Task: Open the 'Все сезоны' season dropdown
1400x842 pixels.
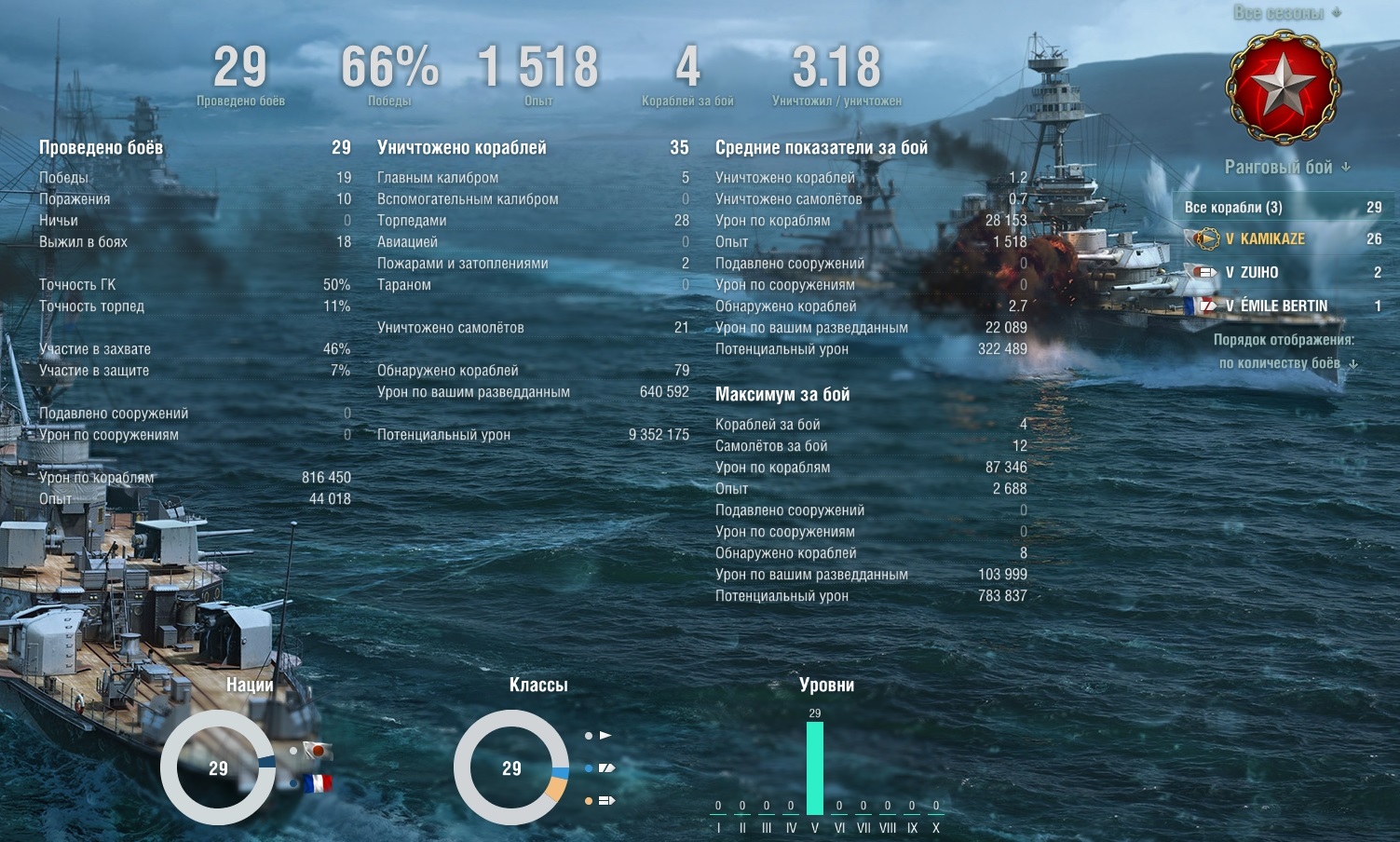Action: 1287,13
